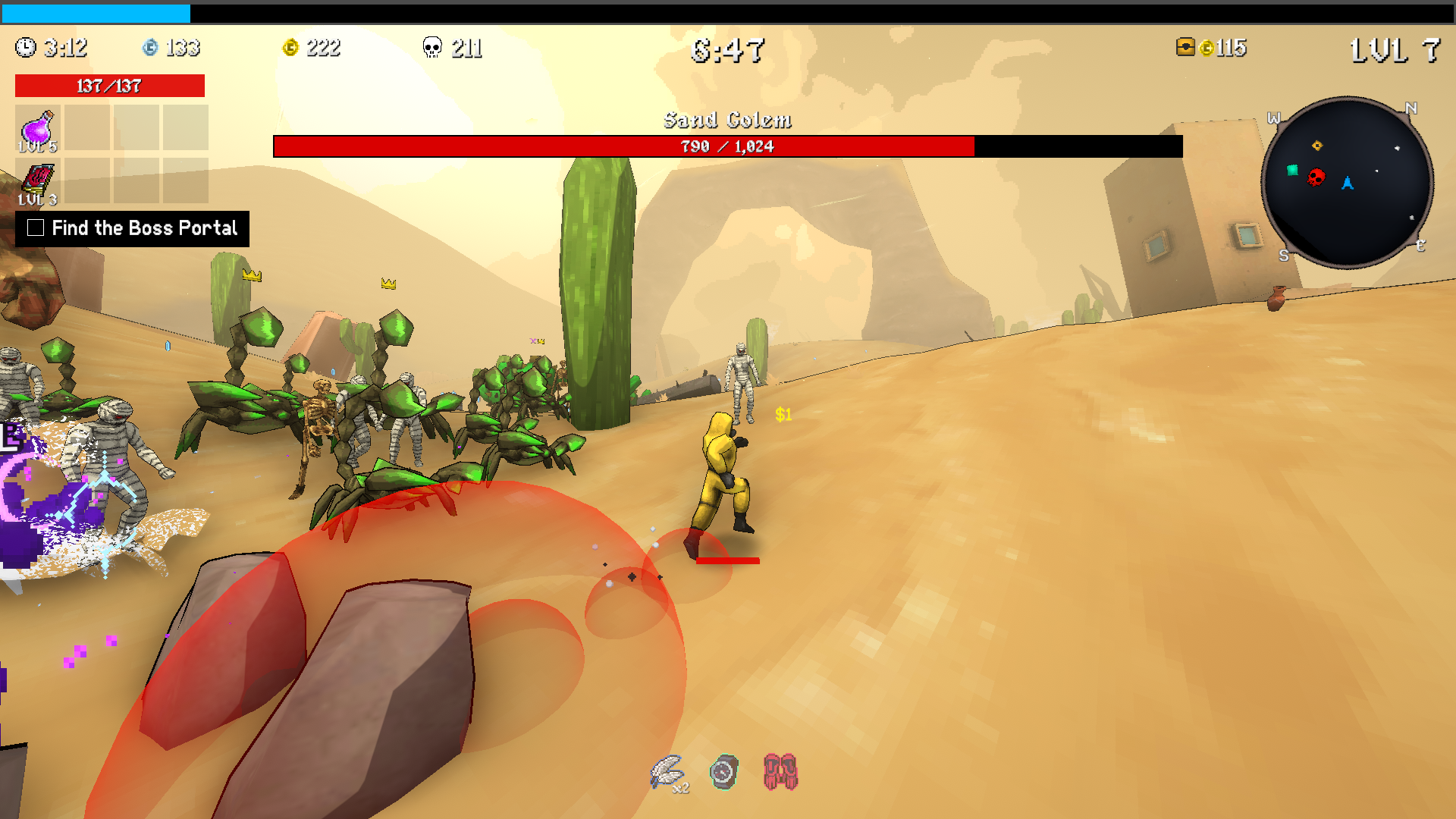1456x819 pixels.
Task: Check the Find the Boss Portal objective box
Action: (35, 227)
